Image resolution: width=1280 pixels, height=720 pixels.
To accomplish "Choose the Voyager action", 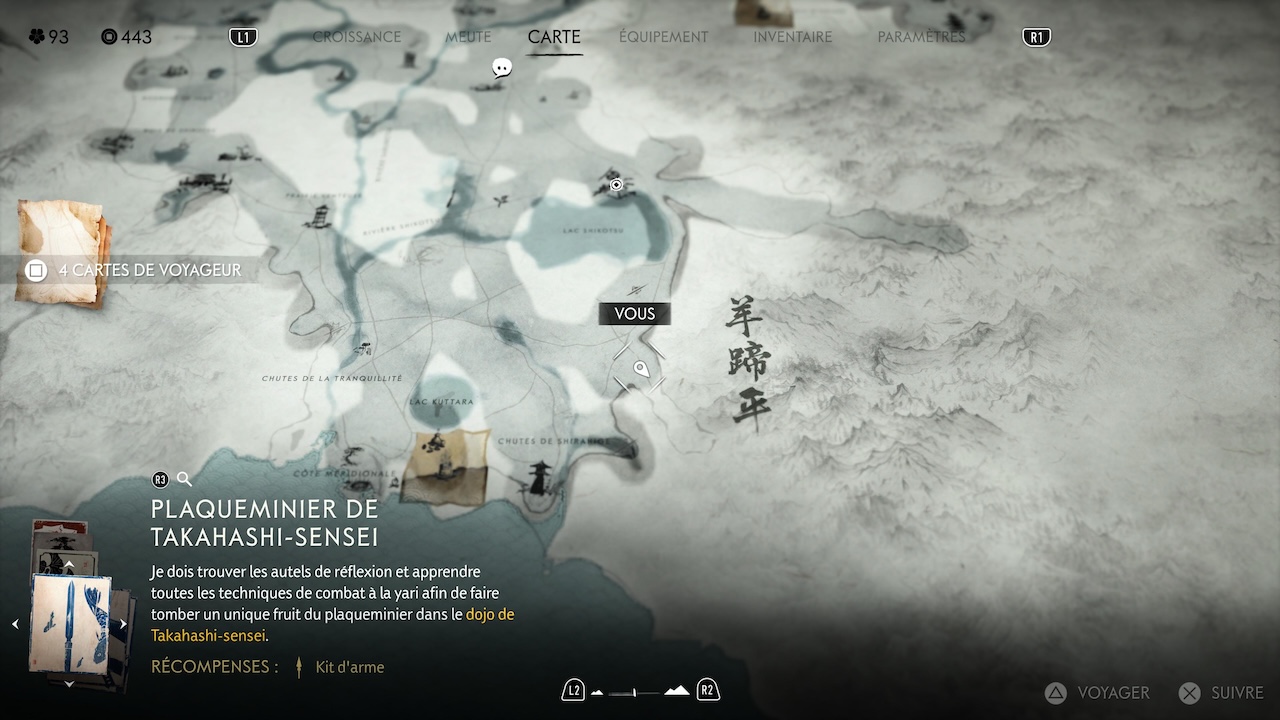I will coord(1098,692).
